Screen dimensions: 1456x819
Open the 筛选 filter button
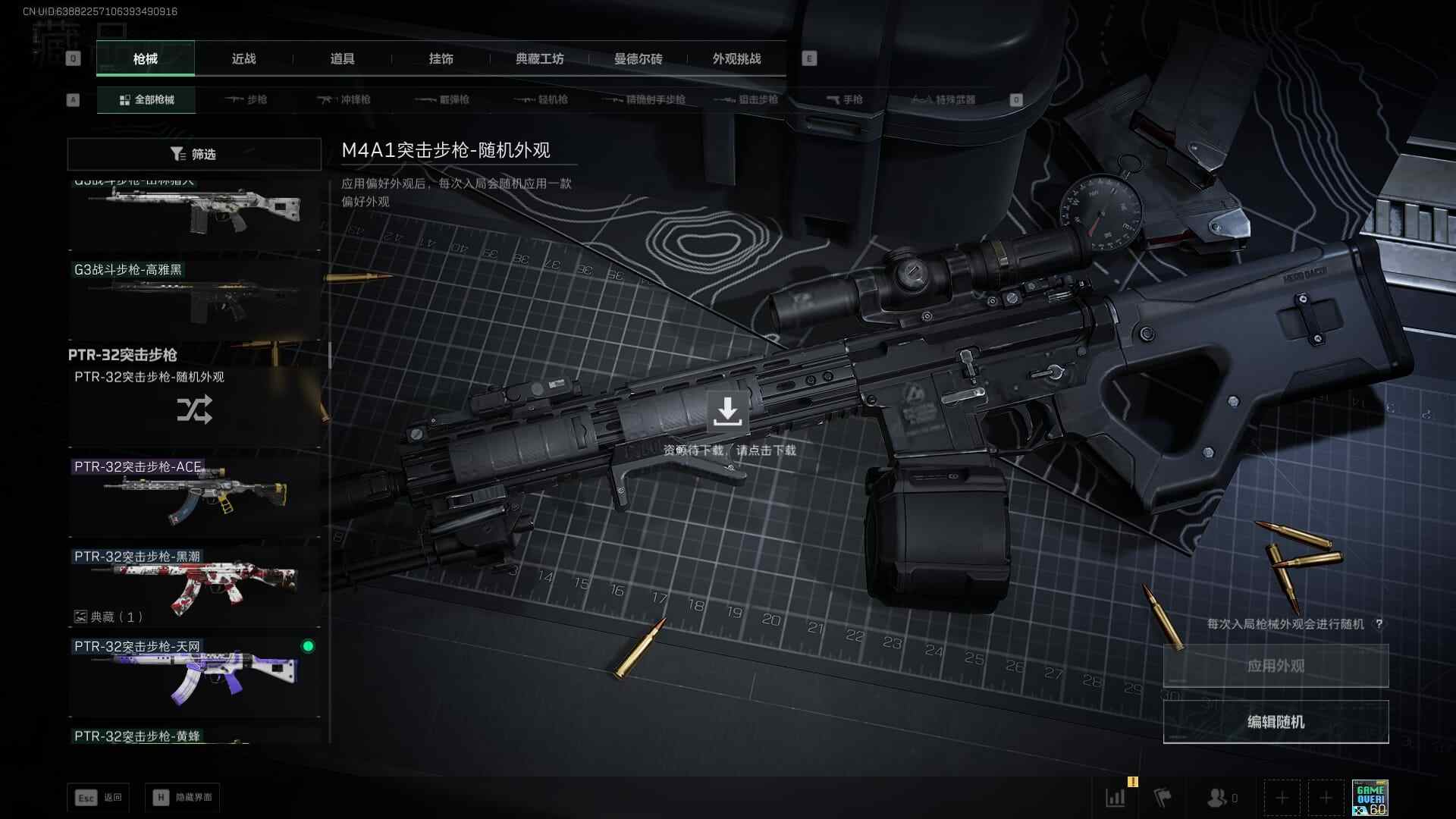click(x=194, y=154)
